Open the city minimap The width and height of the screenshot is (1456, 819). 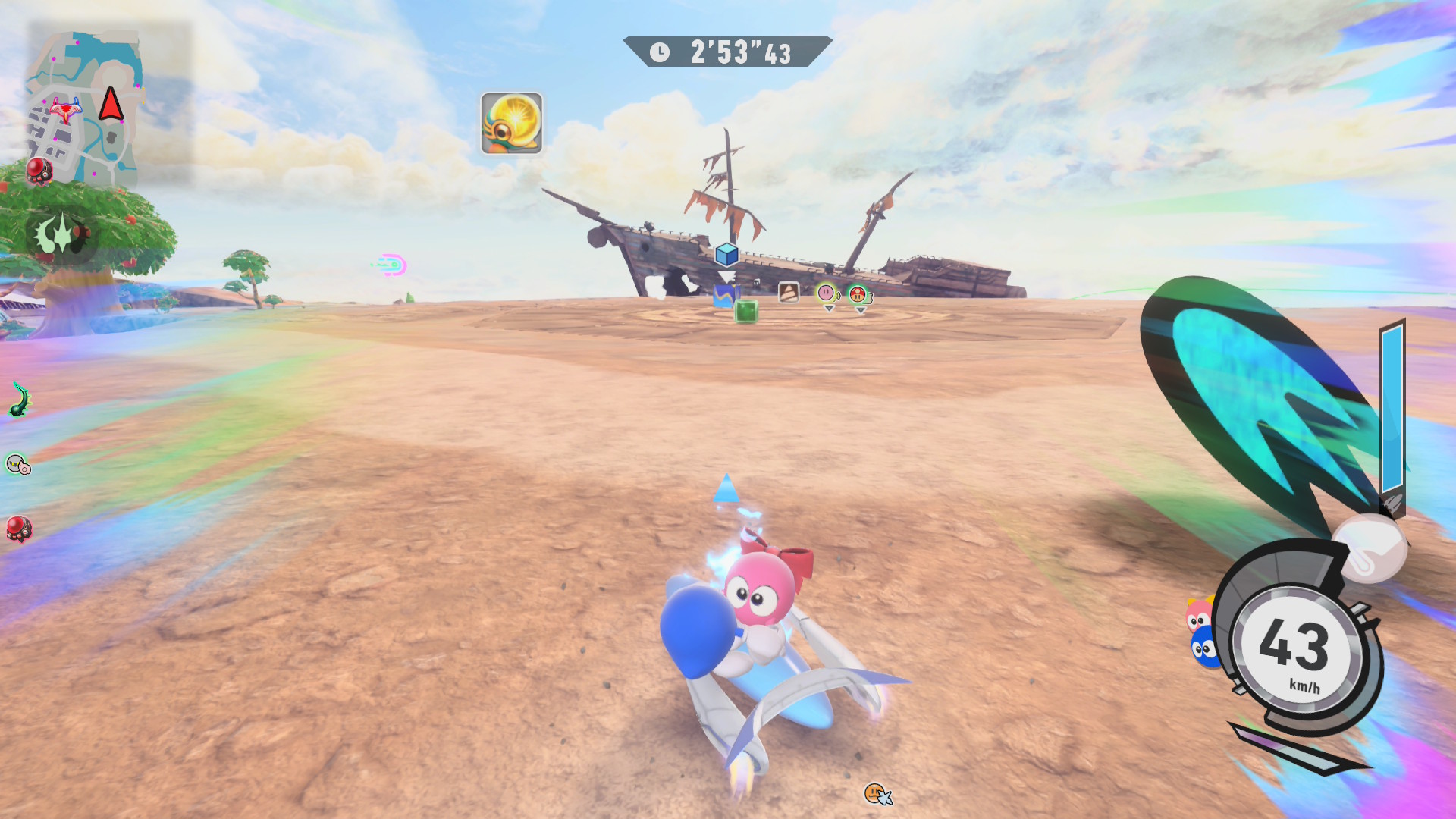click(x=85, y=106)
